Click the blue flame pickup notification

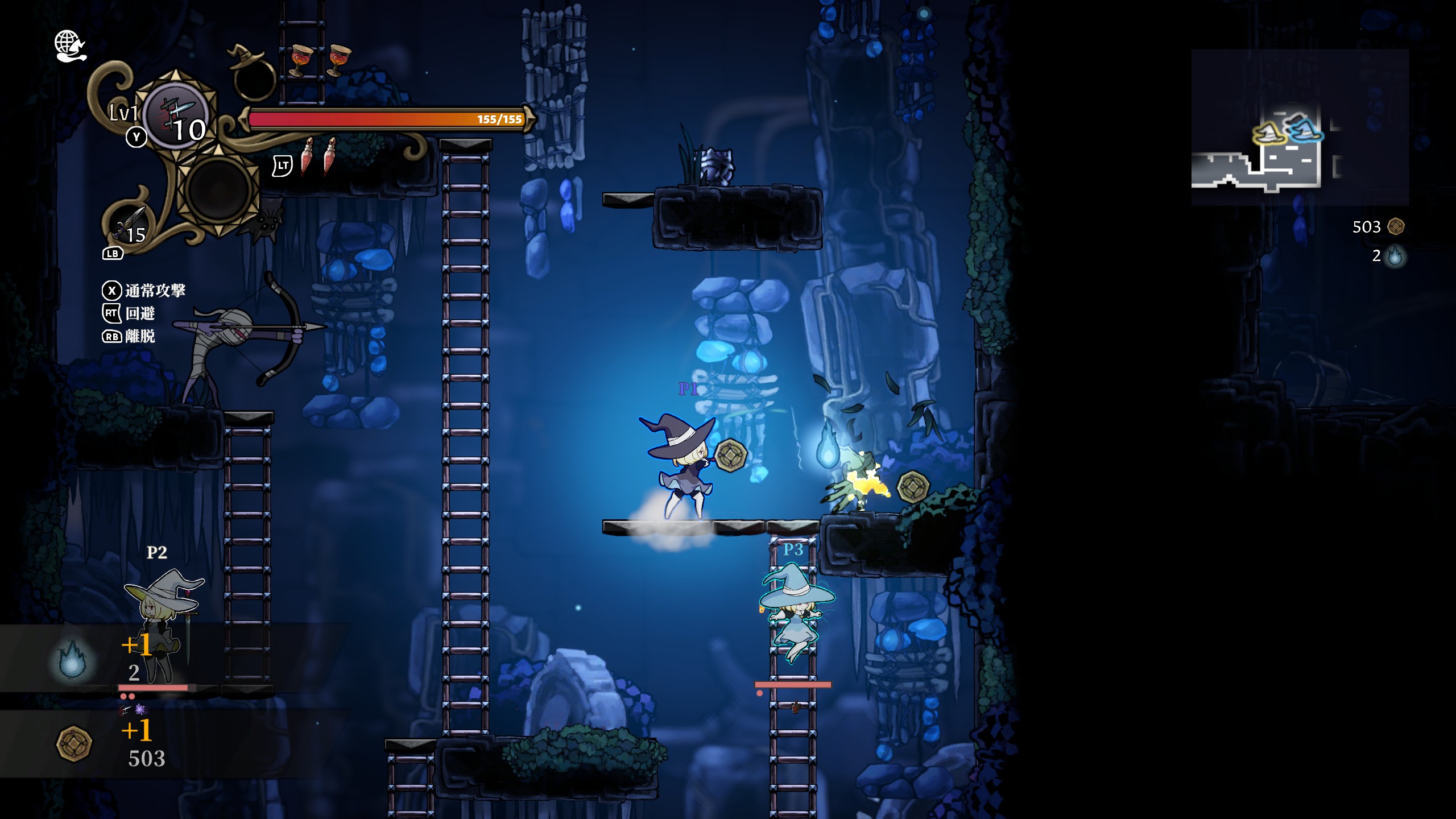tap(72, 659)
